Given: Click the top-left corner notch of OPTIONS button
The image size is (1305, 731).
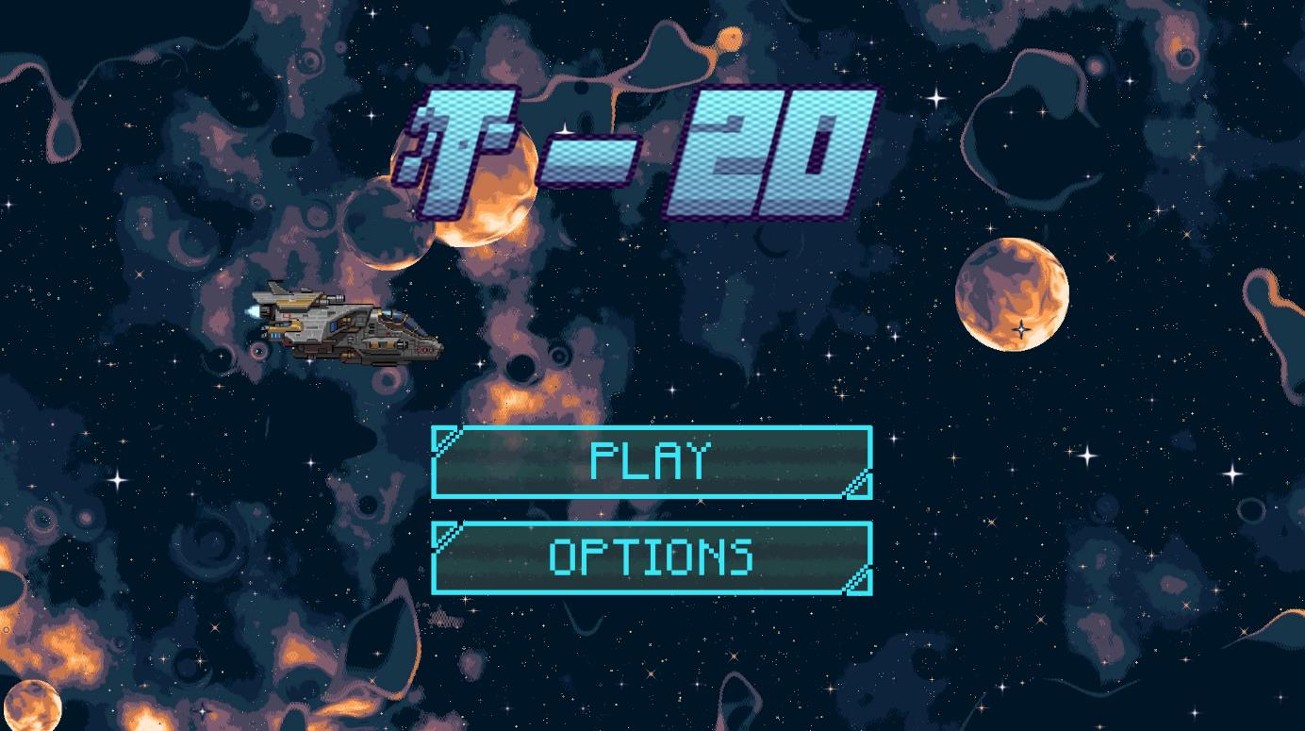Looking at the screenshot, I should [x=448, y=536].
